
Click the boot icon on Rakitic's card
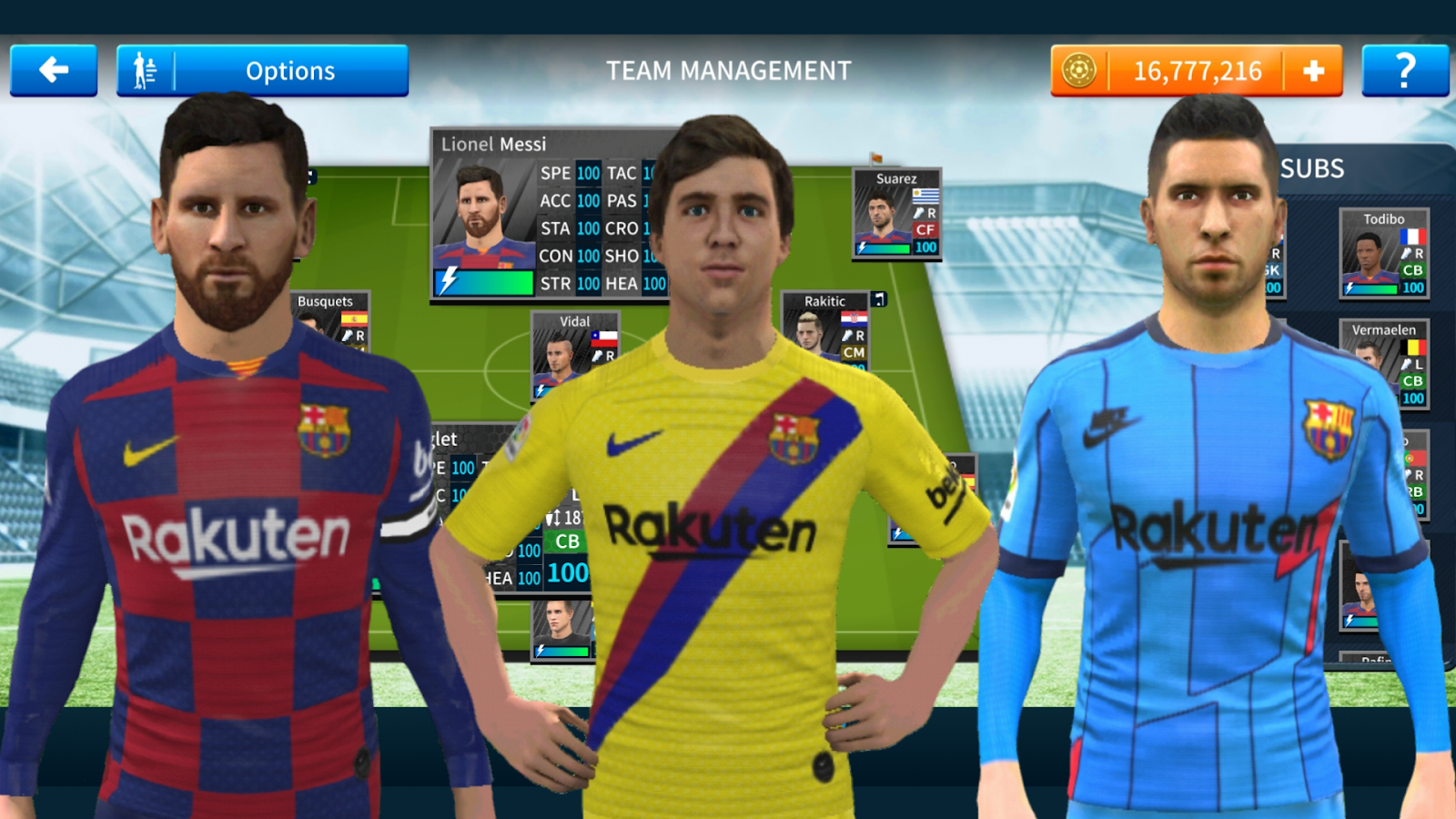(x=847, y=336)
